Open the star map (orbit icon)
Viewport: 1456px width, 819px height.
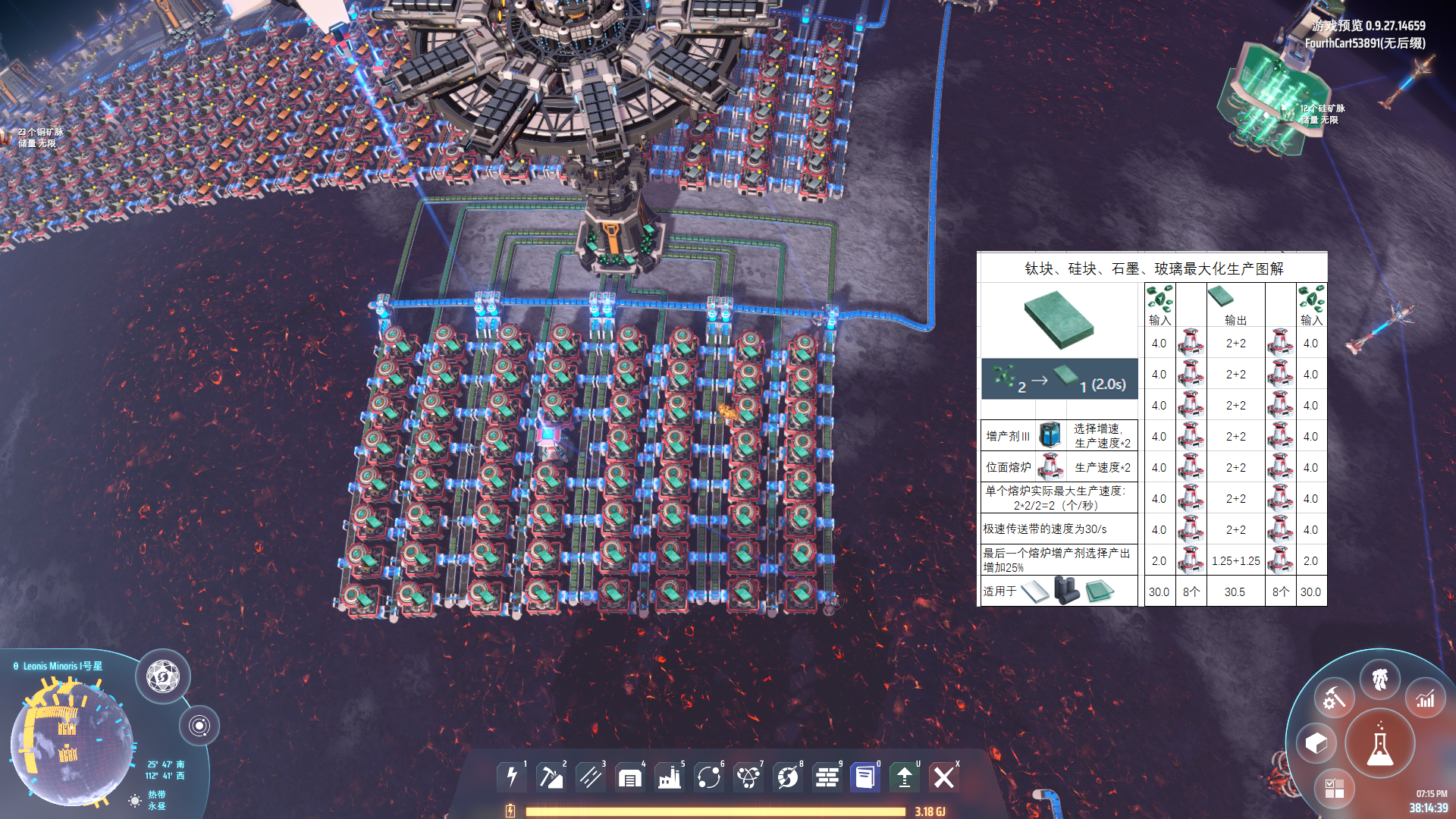coord(201,726)
